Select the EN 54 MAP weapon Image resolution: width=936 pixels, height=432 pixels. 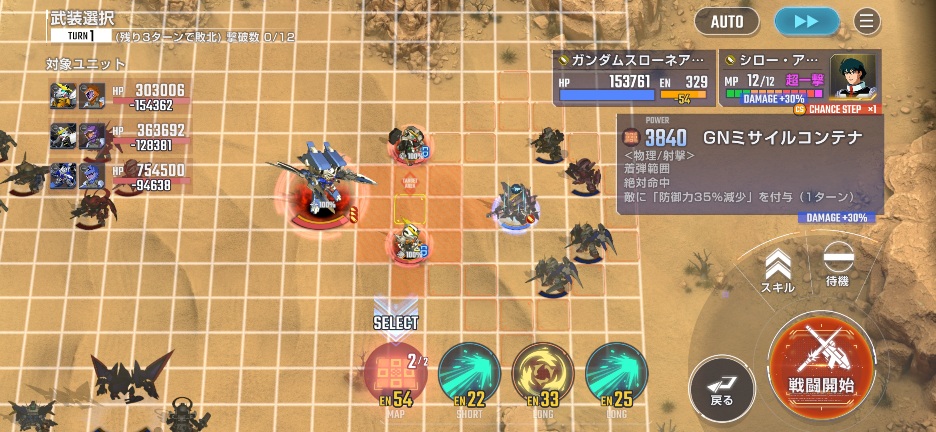pos(395,373)
